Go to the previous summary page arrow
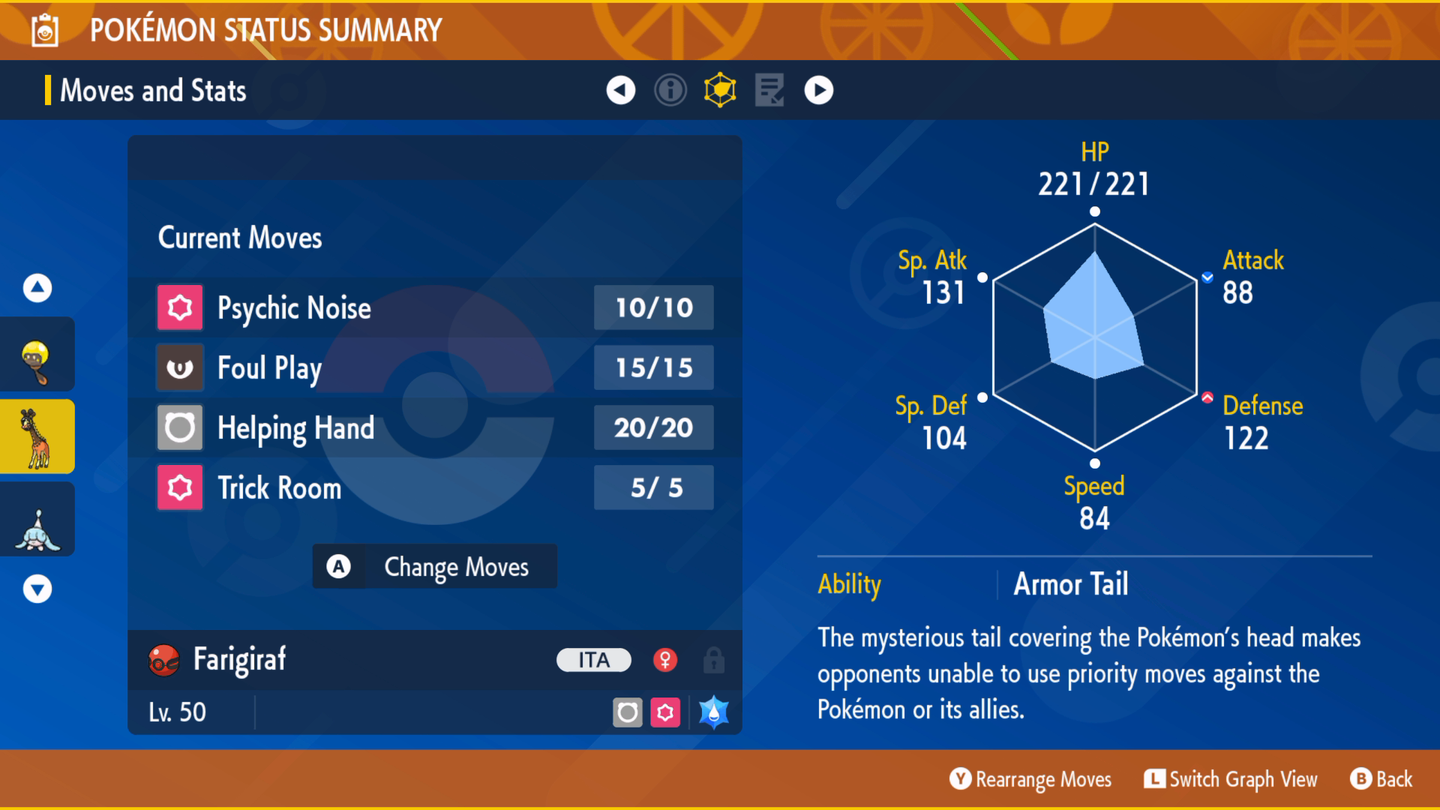The width and height of the screenshot is (1440, 810). [x=621, y=90]
